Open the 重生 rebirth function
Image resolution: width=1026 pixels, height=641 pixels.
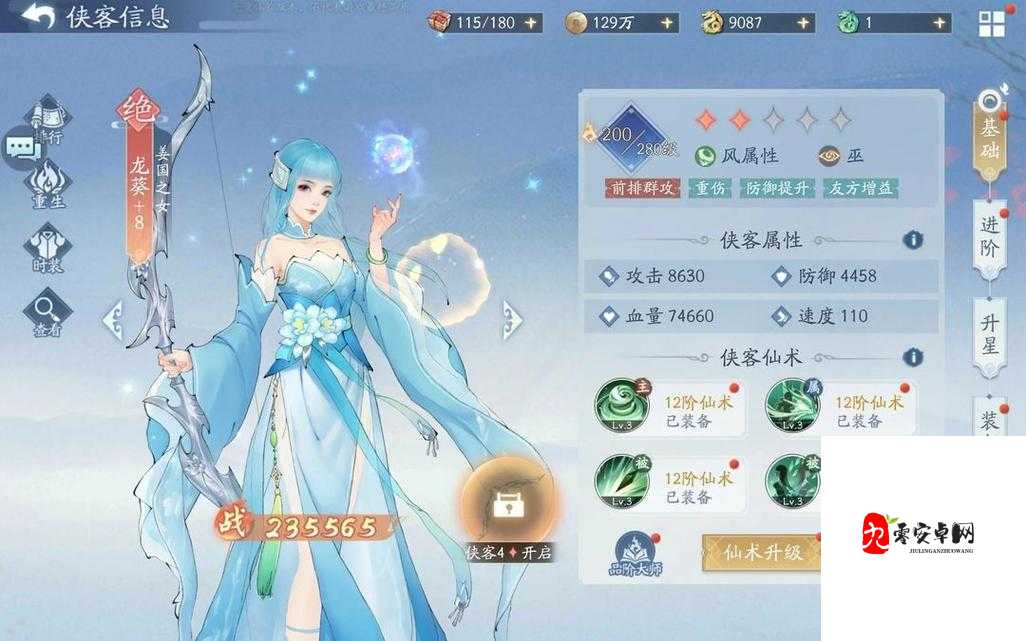point(47,184)
